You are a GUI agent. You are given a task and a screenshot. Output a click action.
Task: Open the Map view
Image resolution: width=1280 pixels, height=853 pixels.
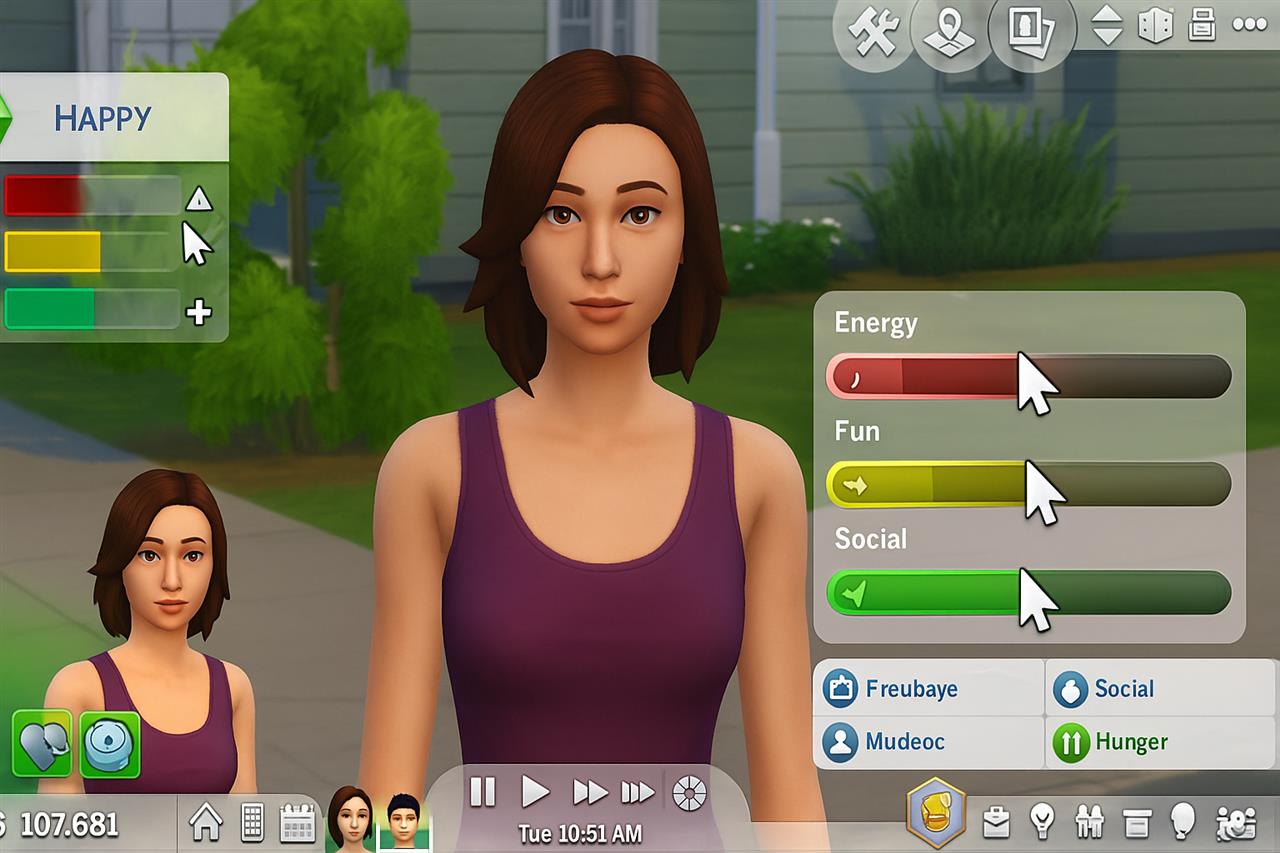pos(946,30)
